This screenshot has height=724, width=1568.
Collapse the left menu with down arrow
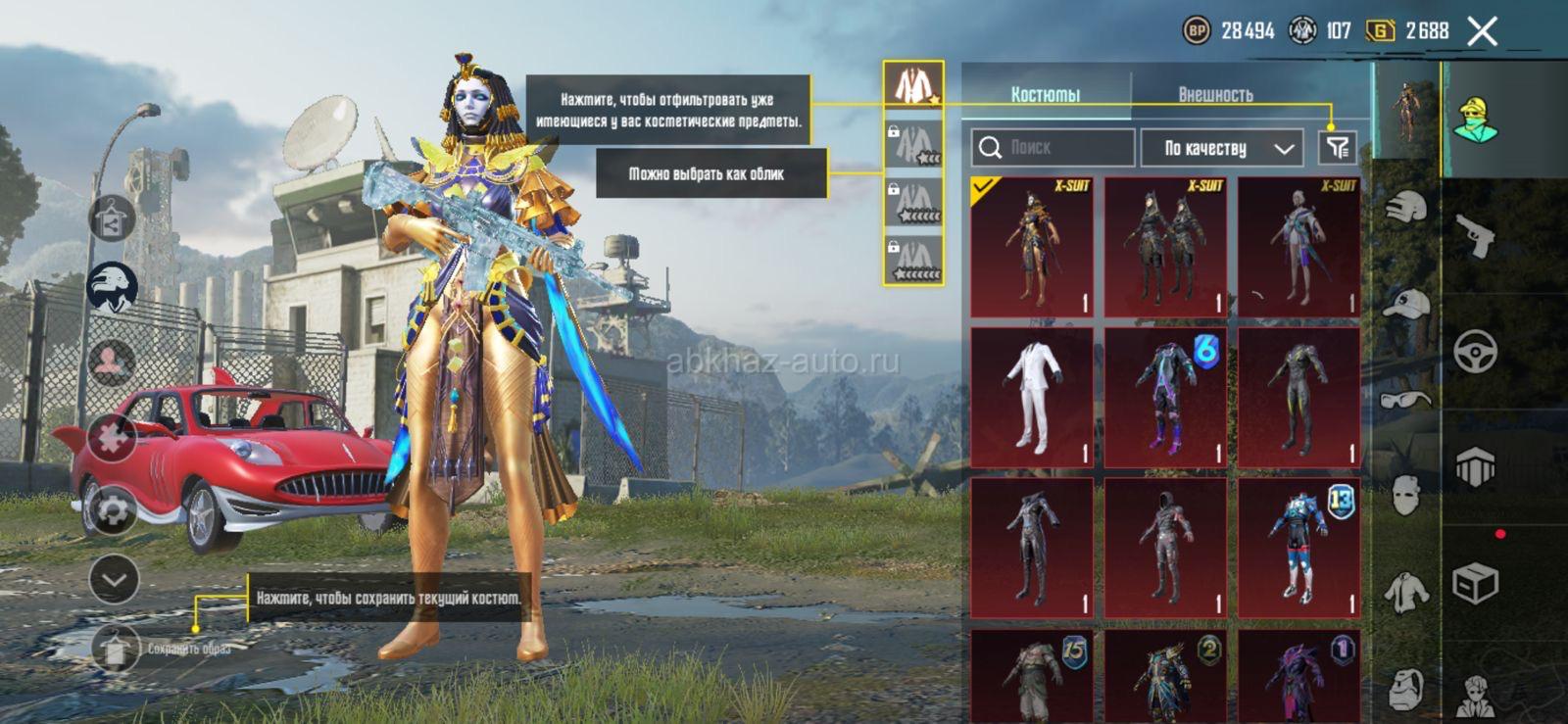click(x=114, y=580)
